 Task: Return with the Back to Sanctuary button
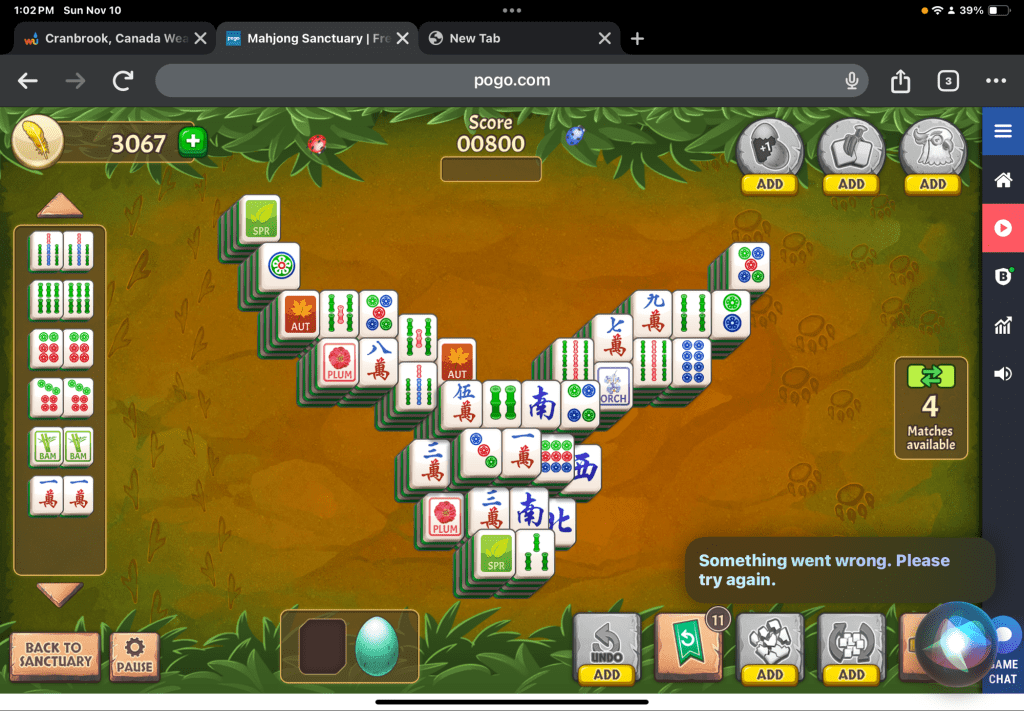(x=55, y=654)
